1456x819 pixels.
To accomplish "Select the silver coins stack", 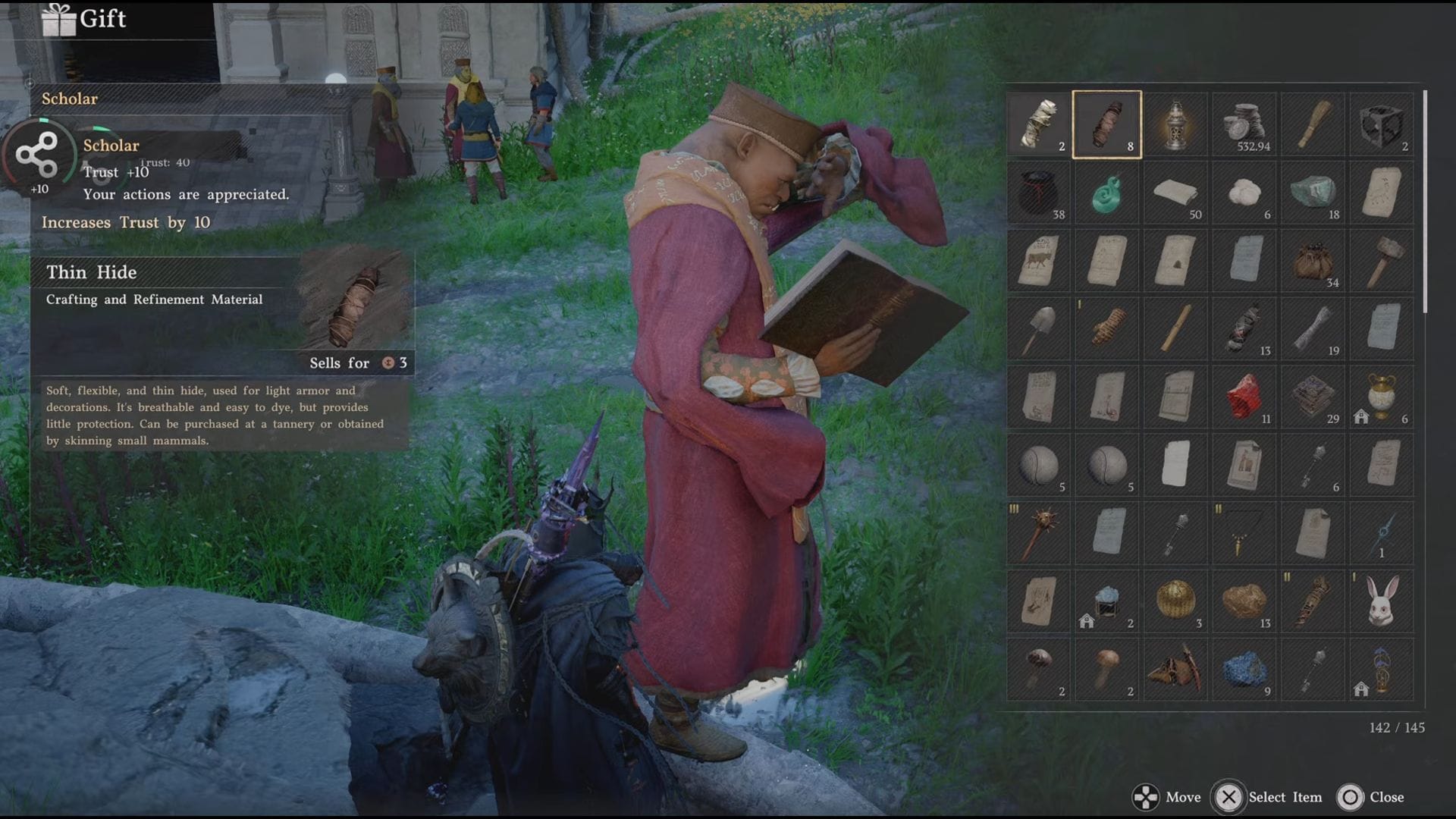I will tap(1244, 124).
